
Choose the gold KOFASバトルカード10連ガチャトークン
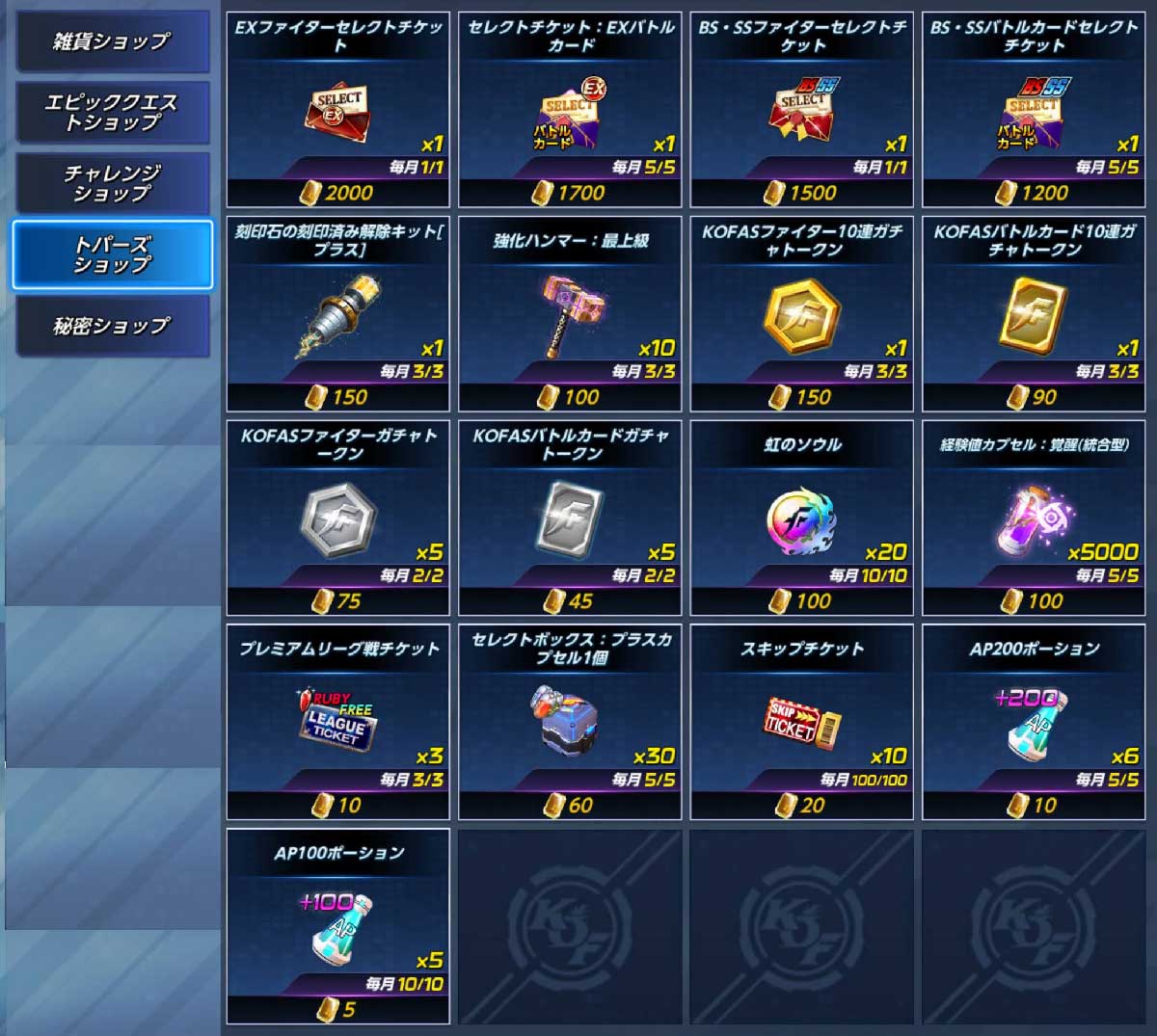coord(1034,315)
